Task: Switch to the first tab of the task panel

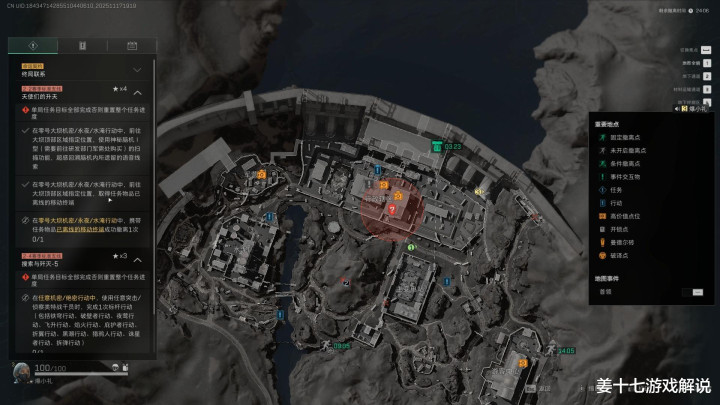Action: point(32,46)
